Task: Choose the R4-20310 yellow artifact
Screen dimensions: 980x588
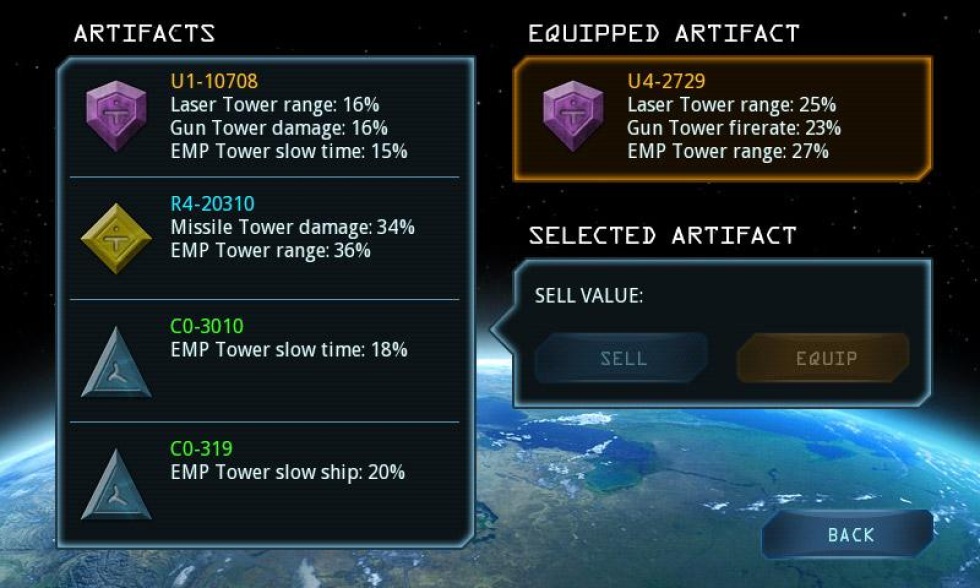Action: [265, 238]
